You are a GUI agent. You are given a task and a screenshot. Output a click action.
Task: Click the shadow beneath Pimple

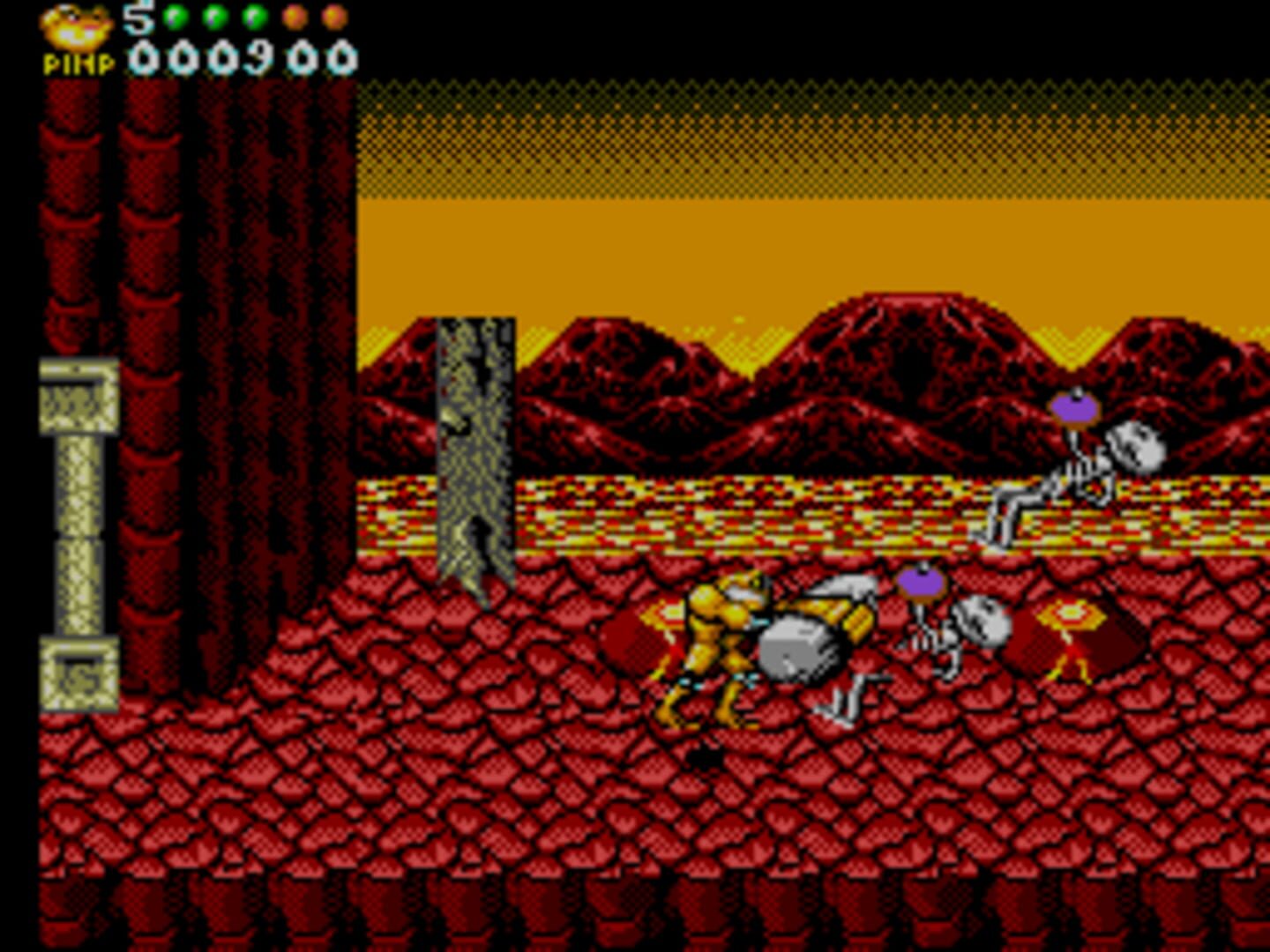(x=706, y=754)
